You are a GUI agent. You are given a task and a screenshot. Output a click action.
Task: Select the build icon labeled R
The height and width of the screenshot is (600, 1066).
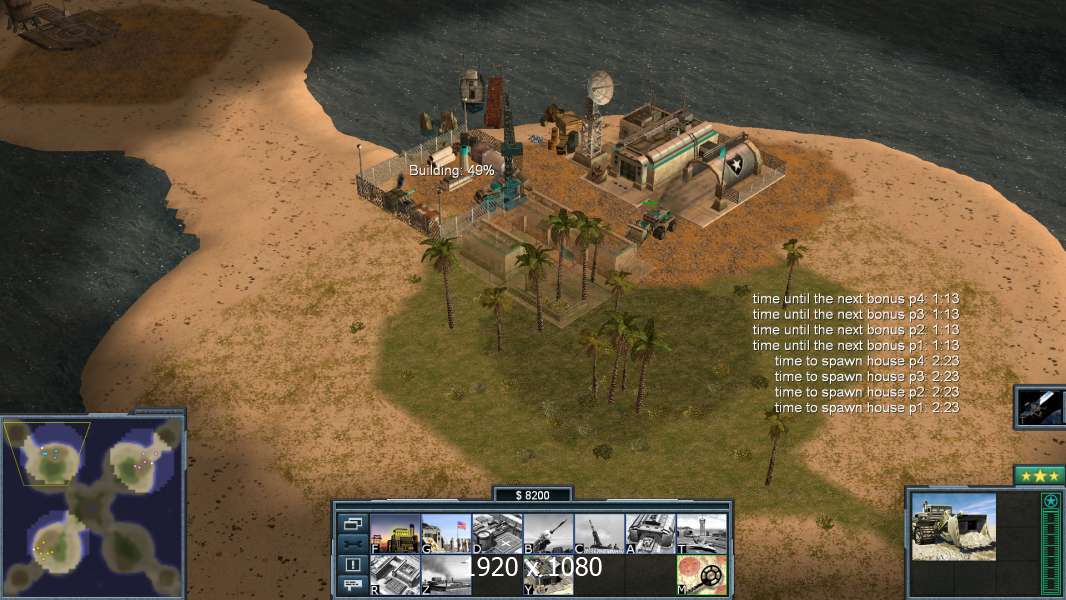(x=395, y=575)
